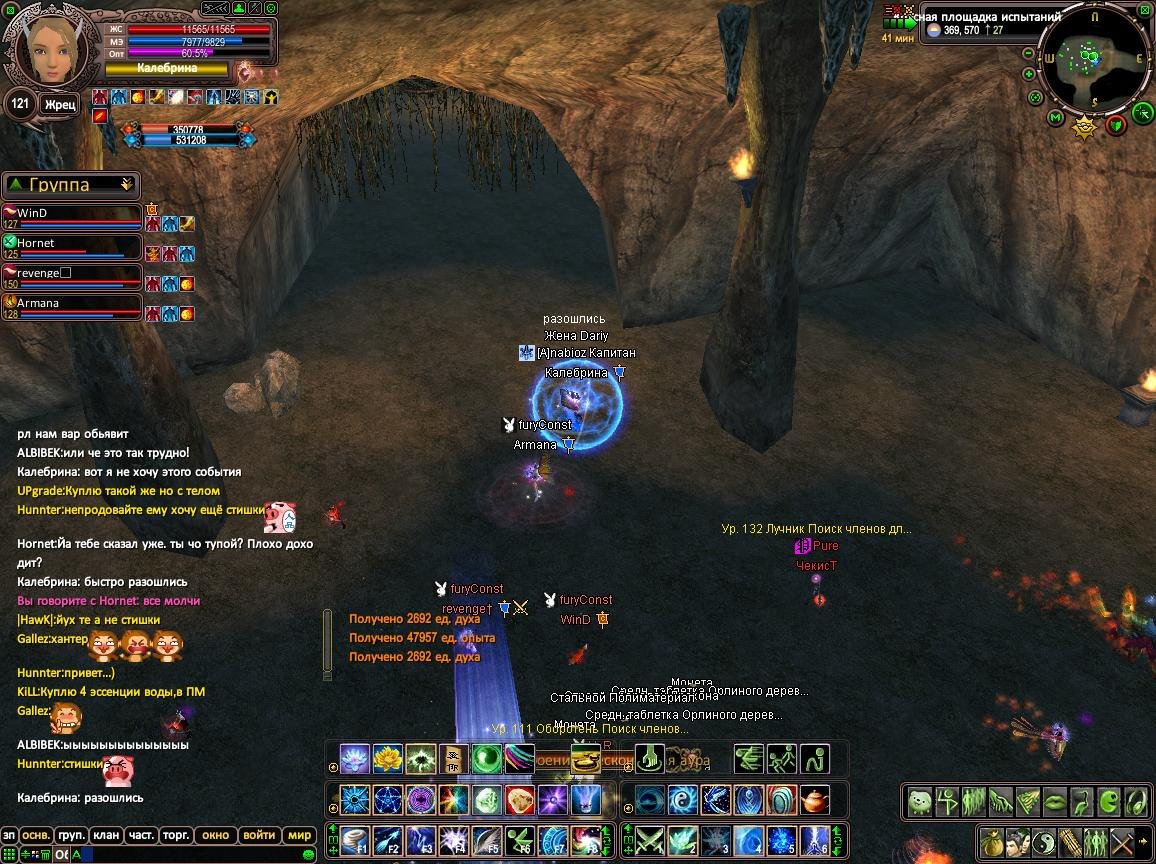Open the chat smiley emoticon picker
The width and height of the screenshot is (1156, 864).
309,854
